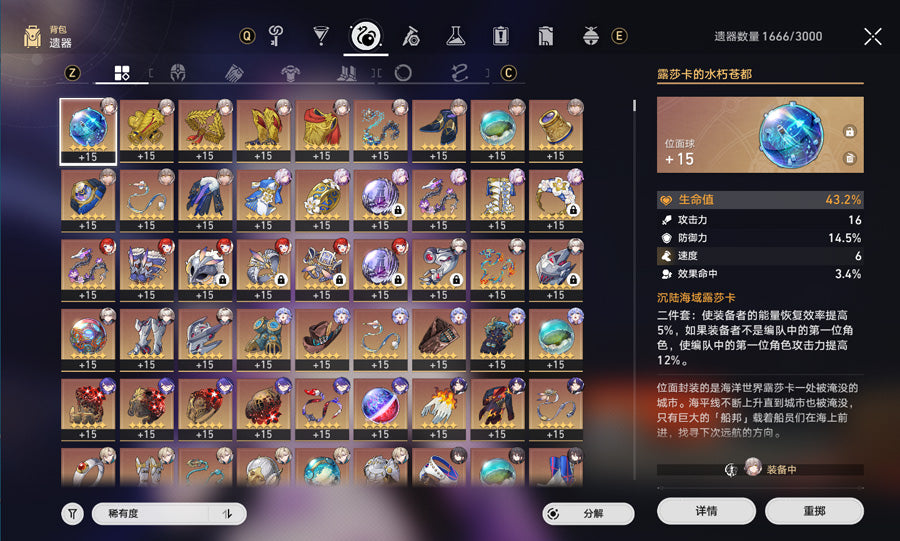Mark selected relic as discard with trash icon
Screen dimensions: 900x541
[849, 158]
